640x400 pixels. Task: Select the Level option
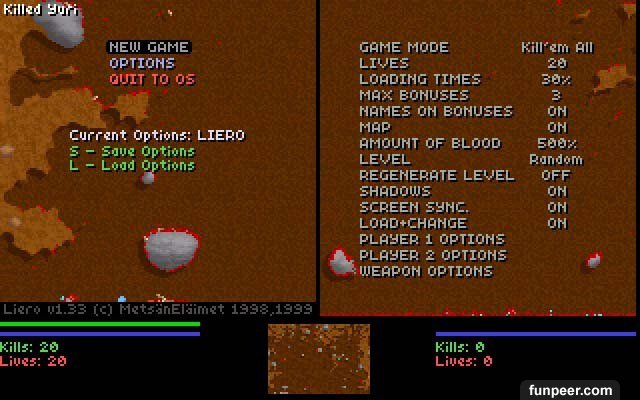point(384,159)
